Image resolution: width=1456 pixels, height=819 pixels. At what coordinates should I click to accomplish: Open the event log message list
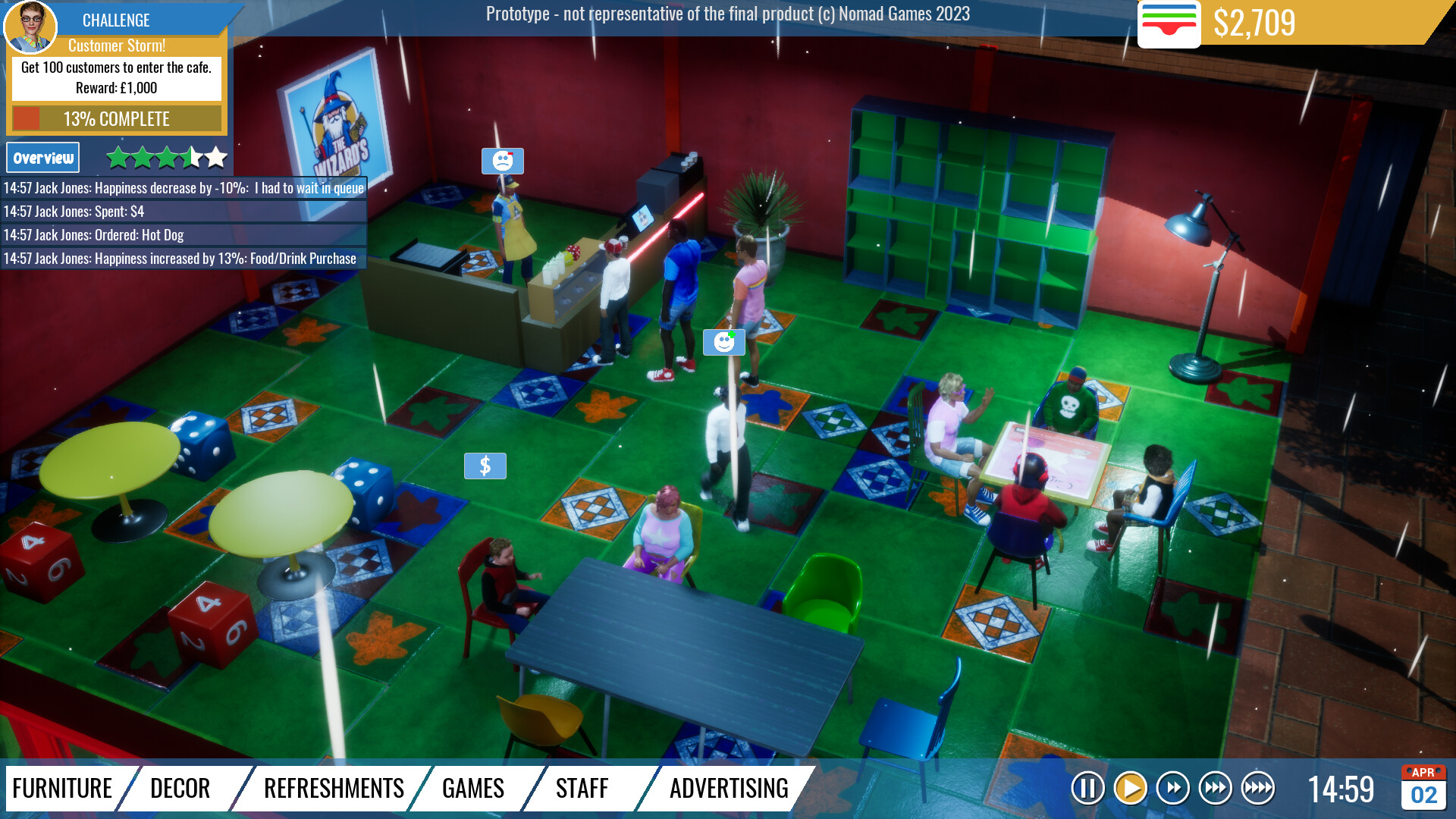tap(184, 223)
